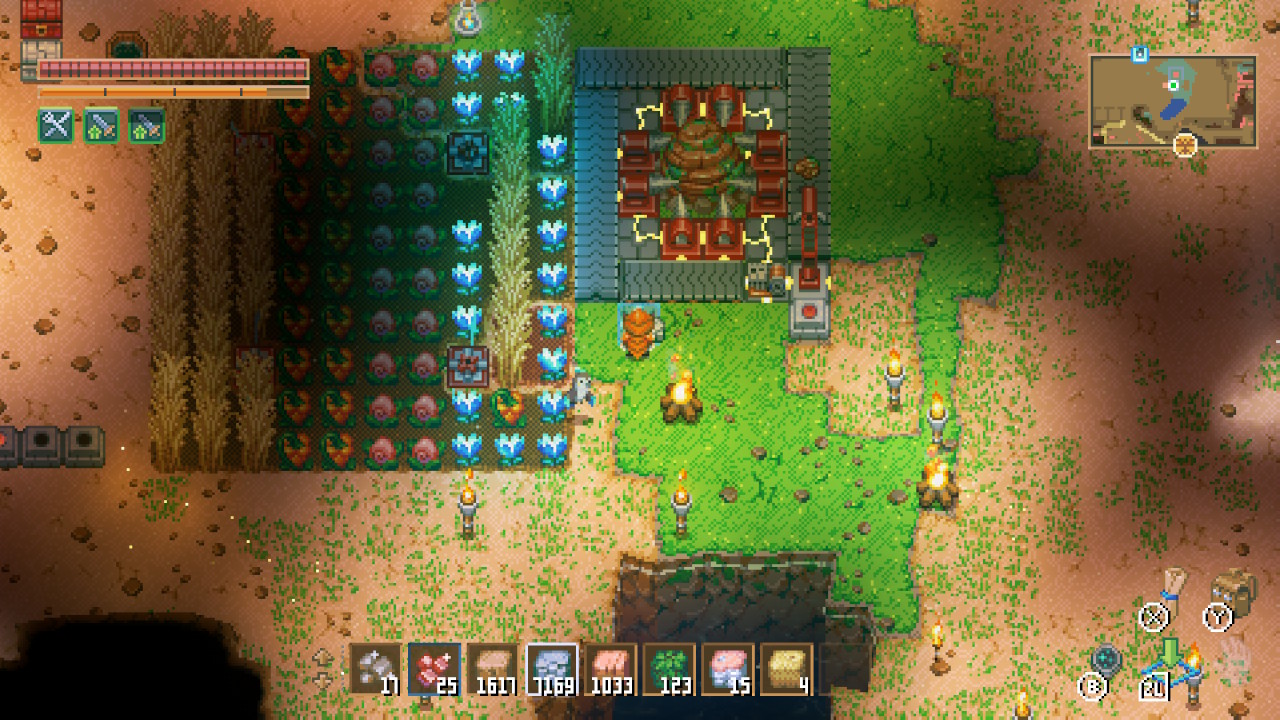The width and height of the screenshot is (1280, 720).
Task: Click the crossed swords buff icon
Action: click(55, 126)
